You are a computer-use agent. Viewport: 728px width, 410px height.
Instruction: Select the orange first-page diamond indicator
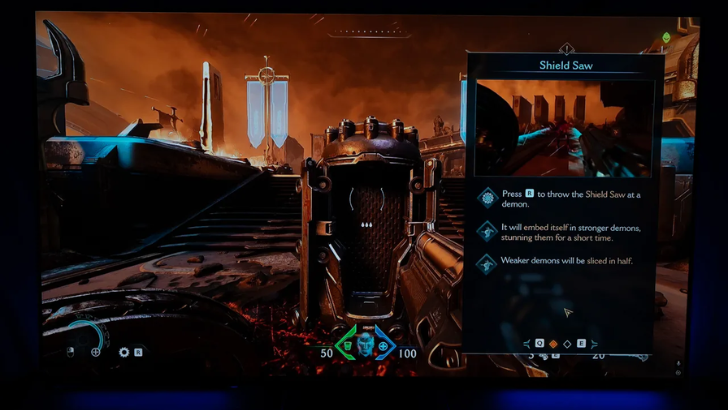(x=553, y=344)
